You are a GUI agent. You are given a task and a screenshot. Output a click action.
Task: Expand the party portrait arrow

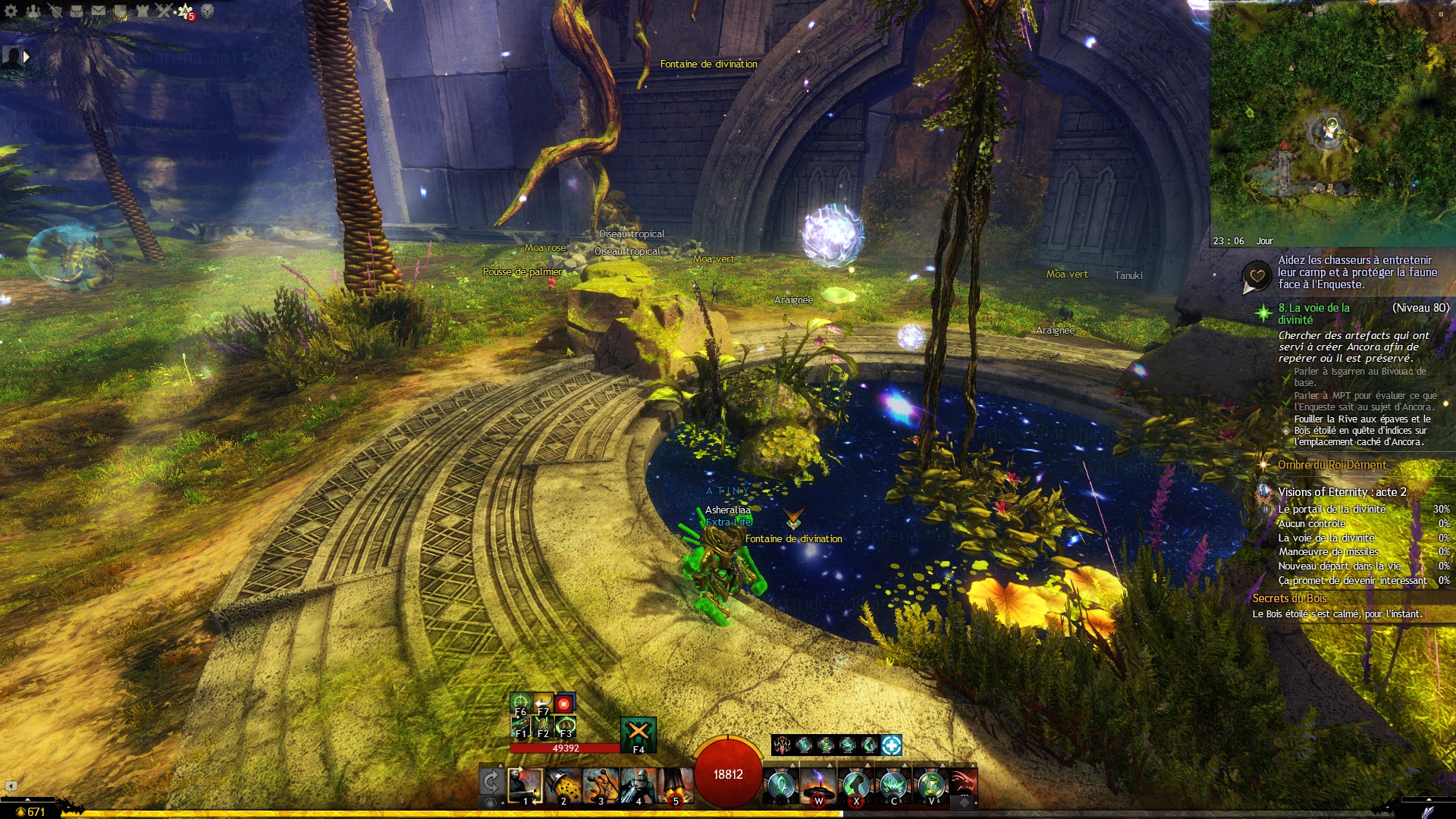[x=27, y=56]
